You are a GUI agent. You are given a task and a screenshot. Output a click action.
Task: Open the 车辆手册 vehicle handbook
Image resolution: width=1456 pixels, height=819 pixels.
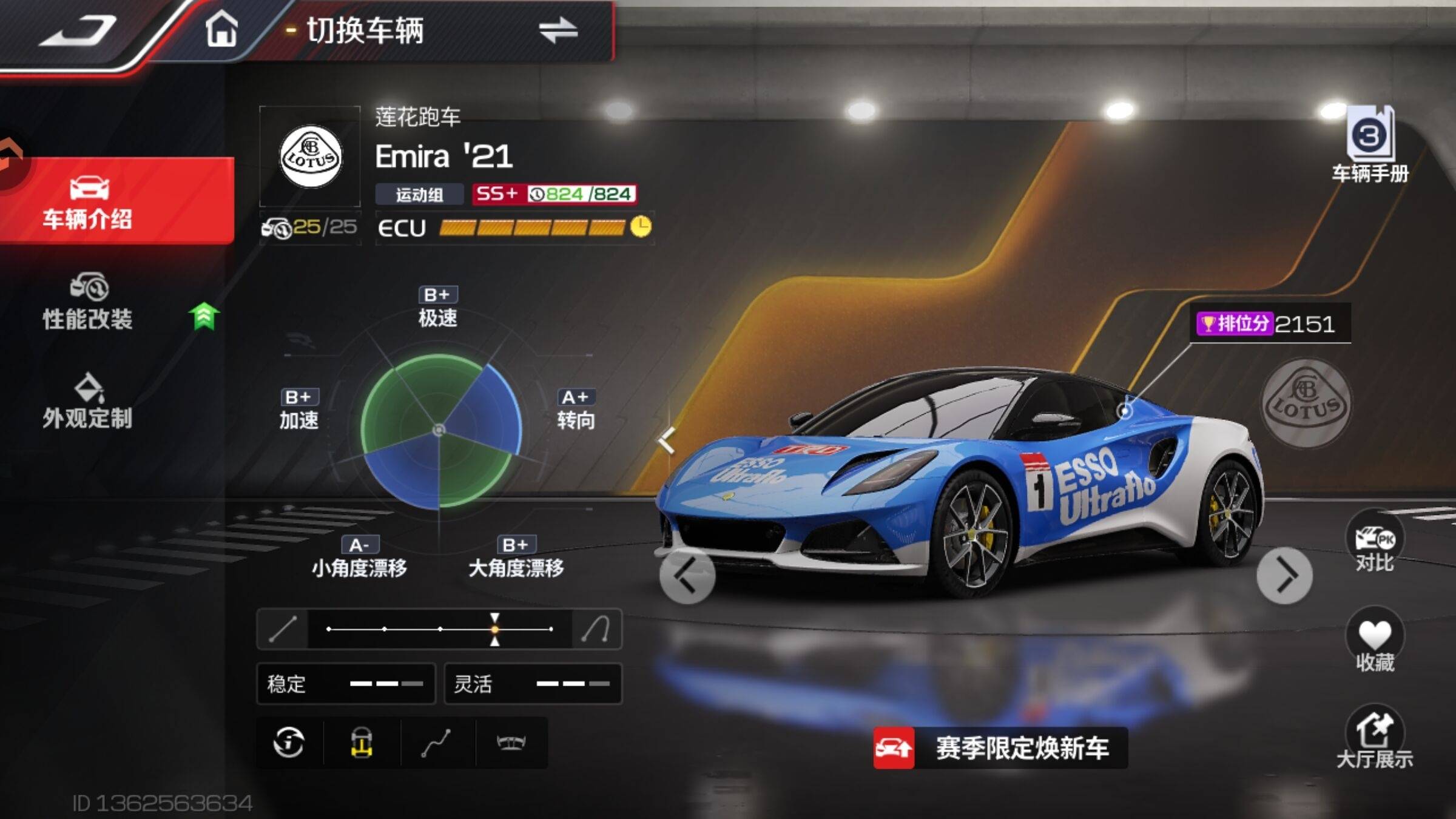1370,146
